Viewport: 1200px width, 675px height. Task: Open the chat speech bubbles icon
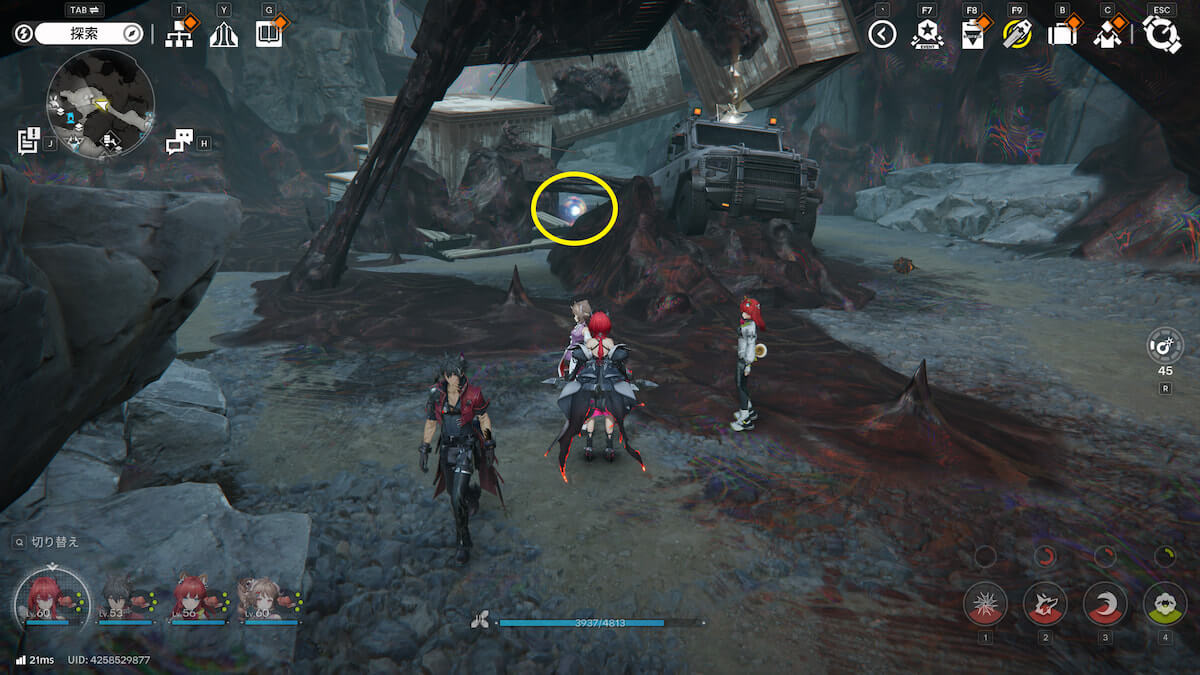pos(179,142)
